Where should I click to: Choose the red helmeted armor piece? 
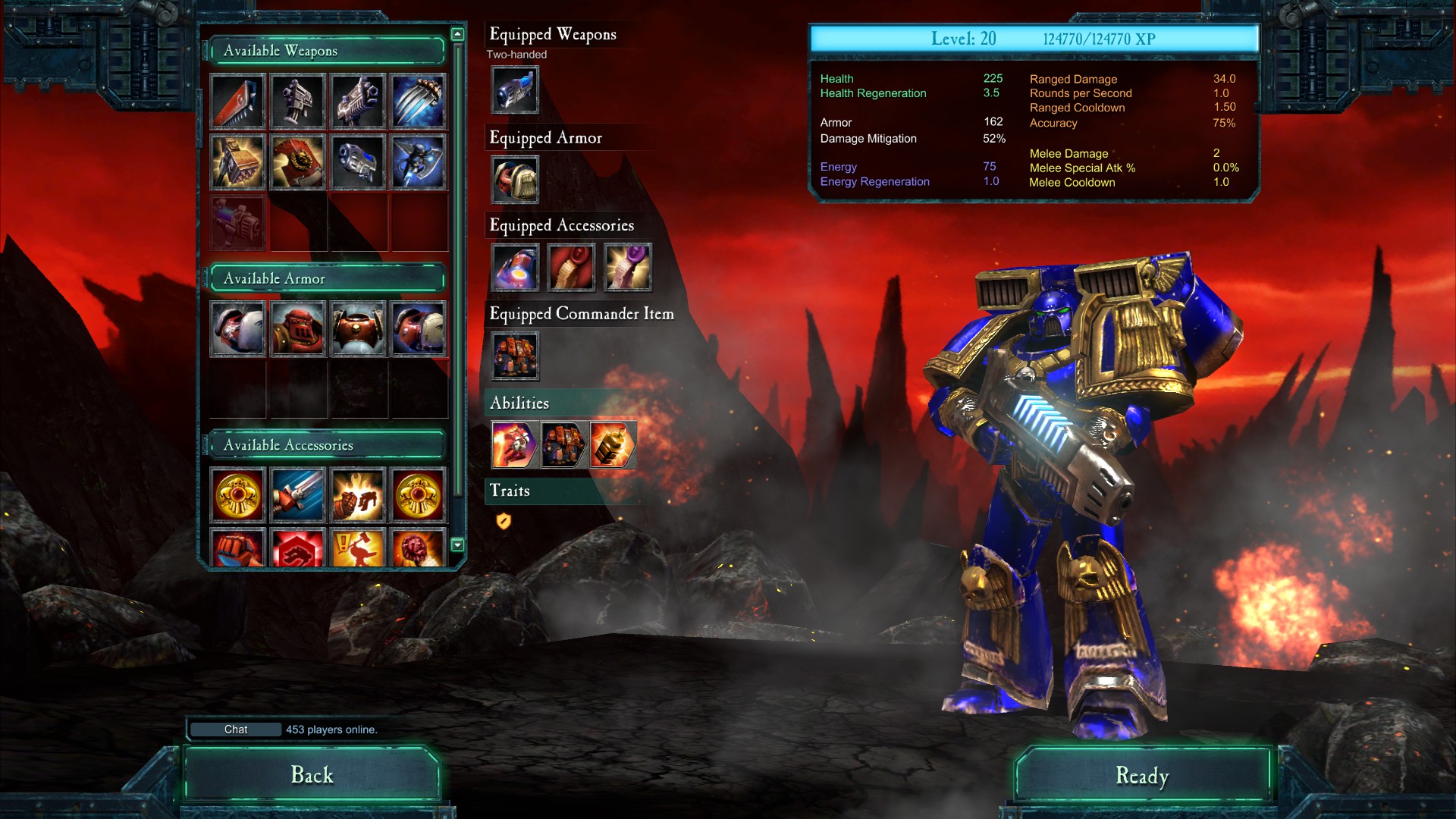(298, 328)
